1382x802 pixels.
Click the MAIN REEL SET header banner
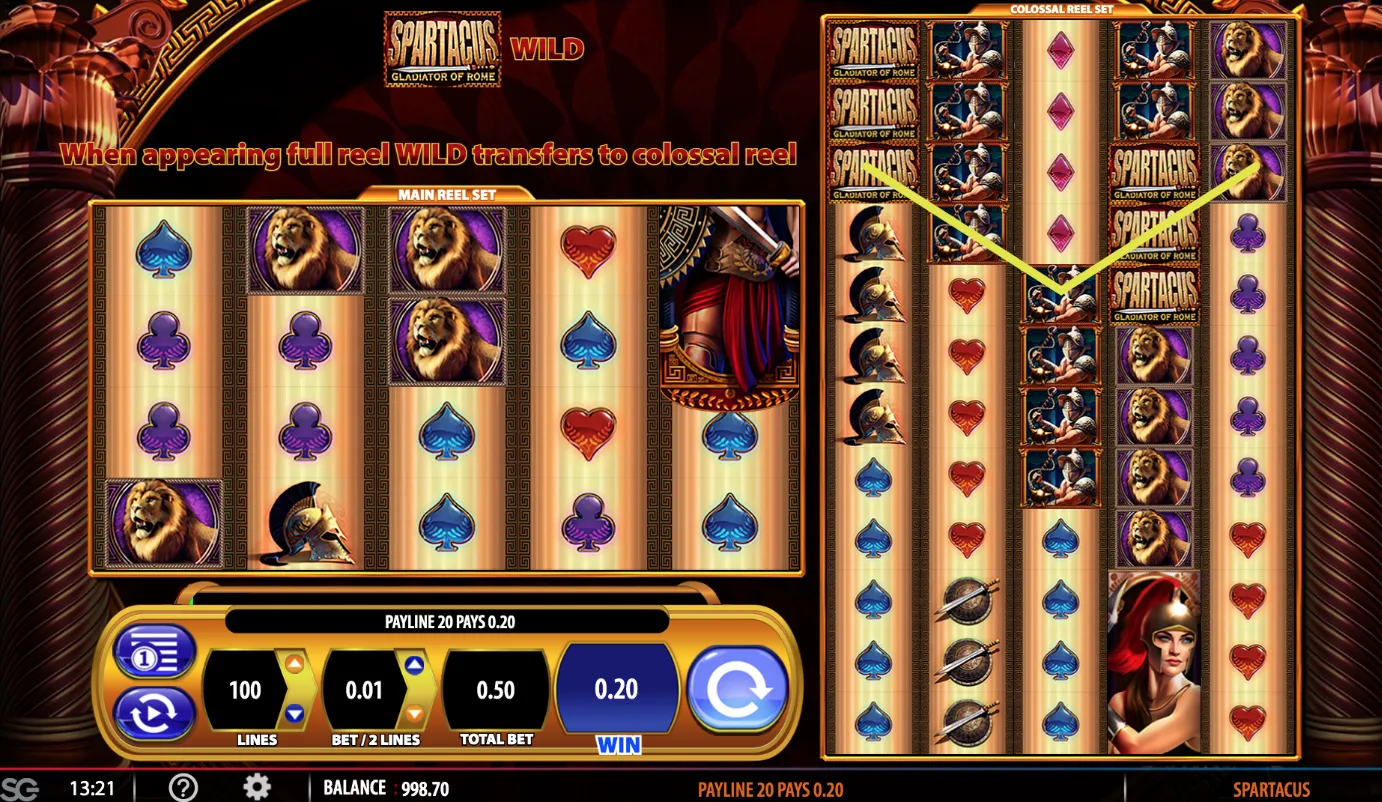(x=447, y=193)
